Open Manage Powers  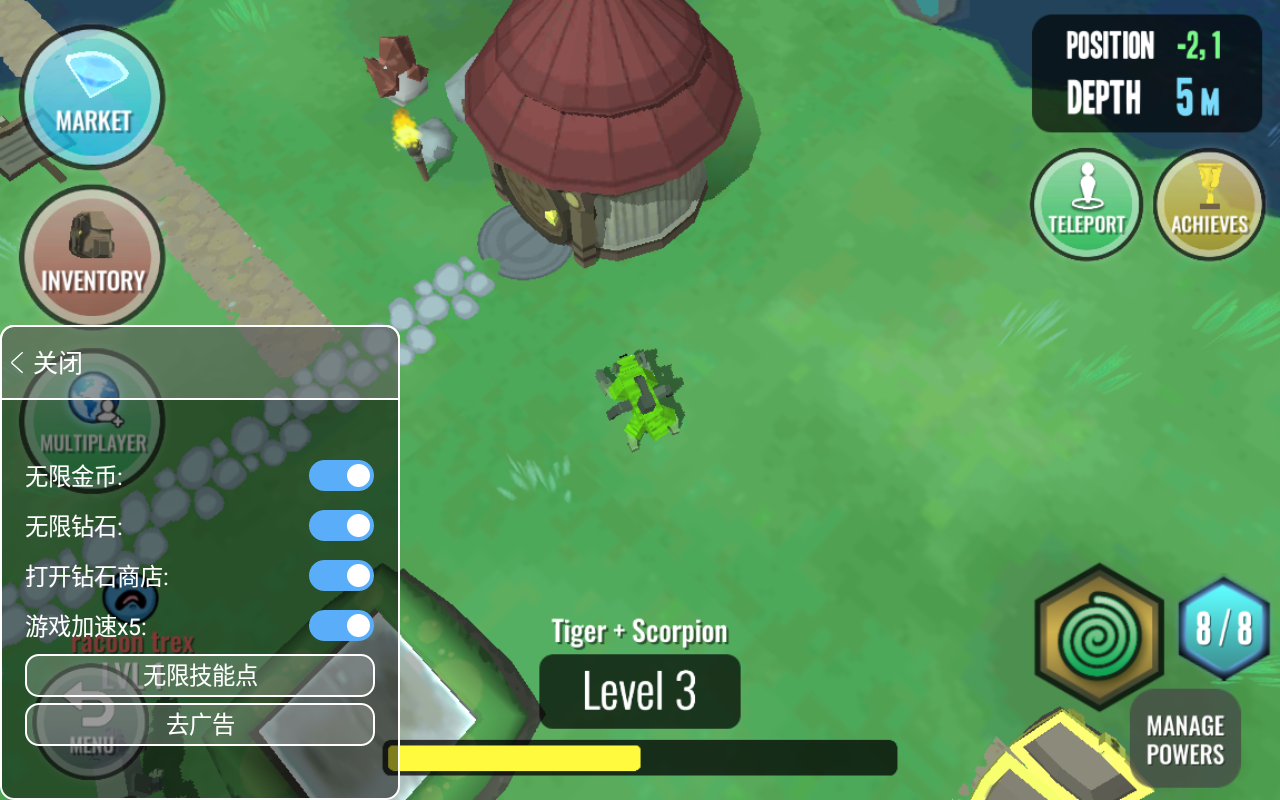[x=1185, y=740]
